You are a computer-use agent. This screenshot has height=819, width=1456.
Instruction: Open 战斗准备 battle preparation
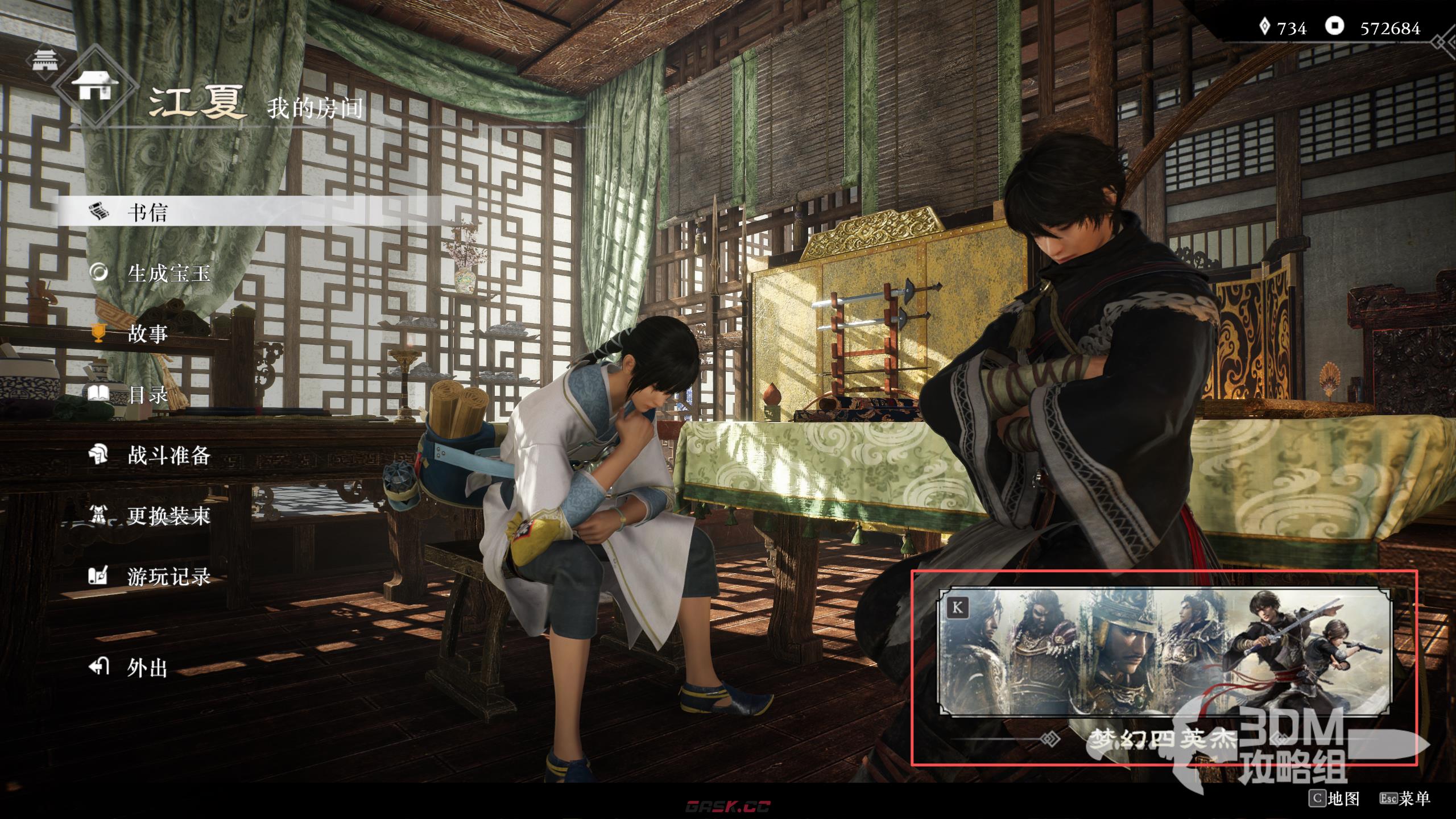[x=168, y=455]
